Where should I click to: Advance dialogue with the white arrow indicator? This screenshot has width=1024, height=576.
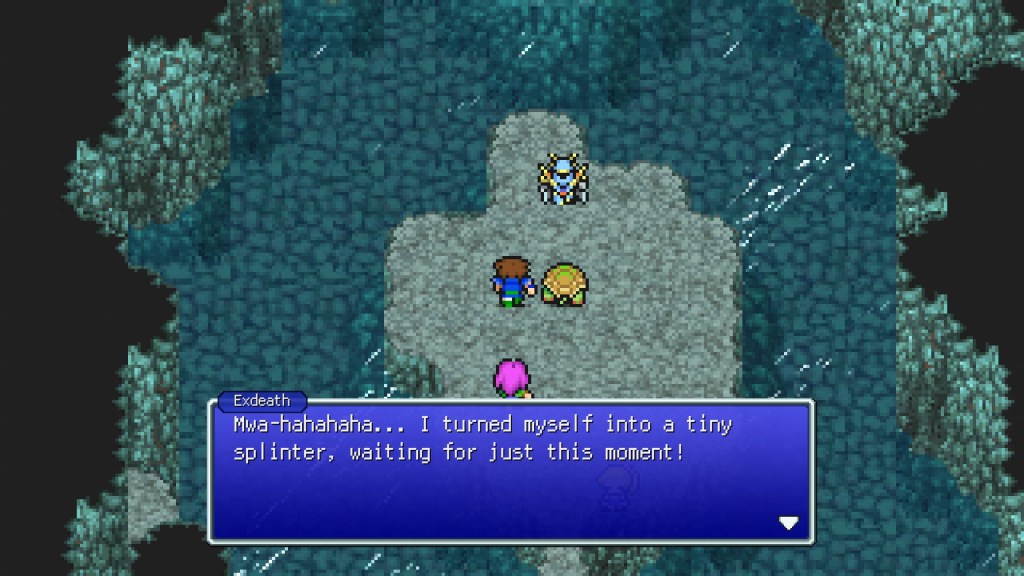789,523
